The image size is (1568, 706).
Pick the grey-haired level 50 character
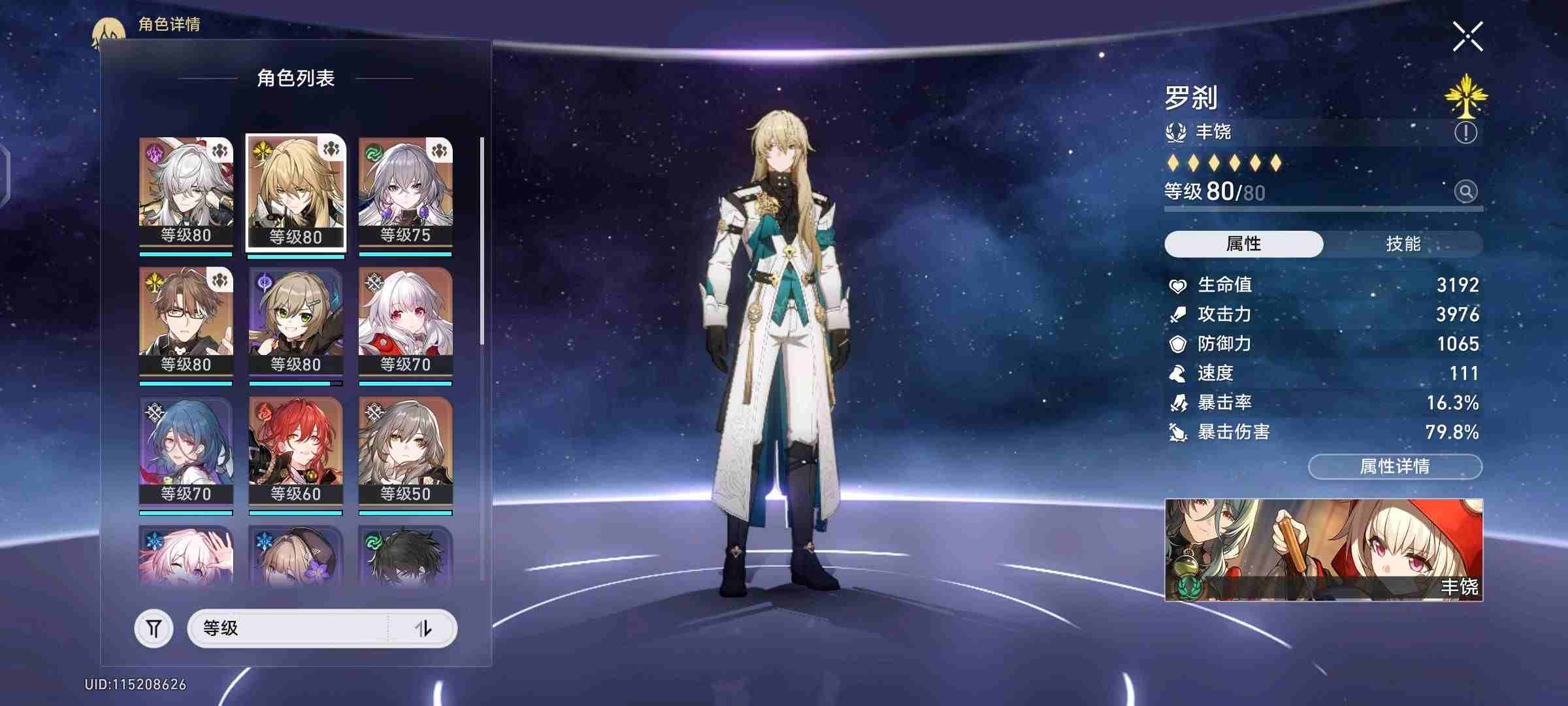pyautogui.click(x=405, y=450)
